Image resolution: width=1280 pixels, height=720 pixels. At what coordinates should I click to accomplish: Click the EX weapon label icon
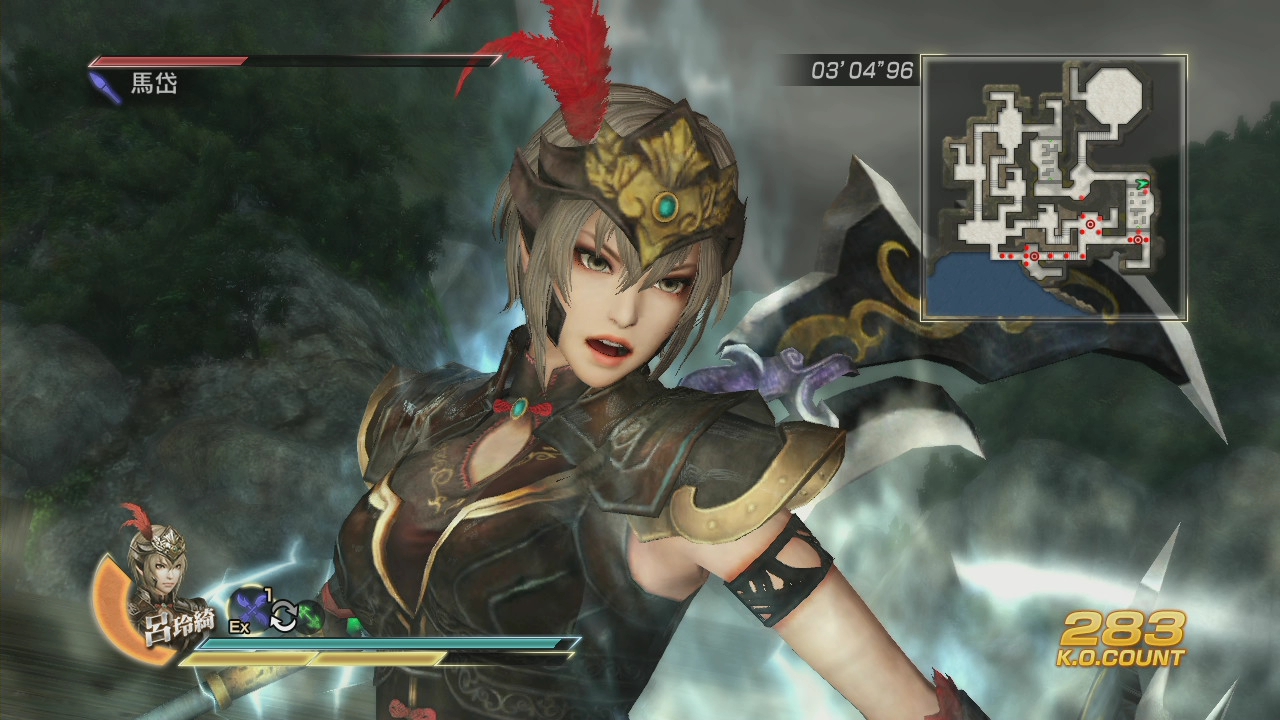click(x=239, y=625)
